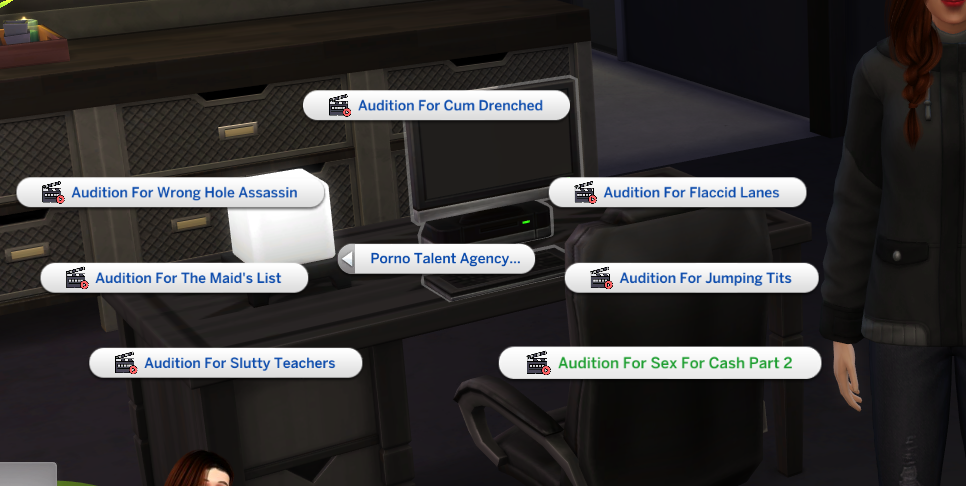
Task: Select Audition For Jumping Tits option
Action: coord(692,278)
